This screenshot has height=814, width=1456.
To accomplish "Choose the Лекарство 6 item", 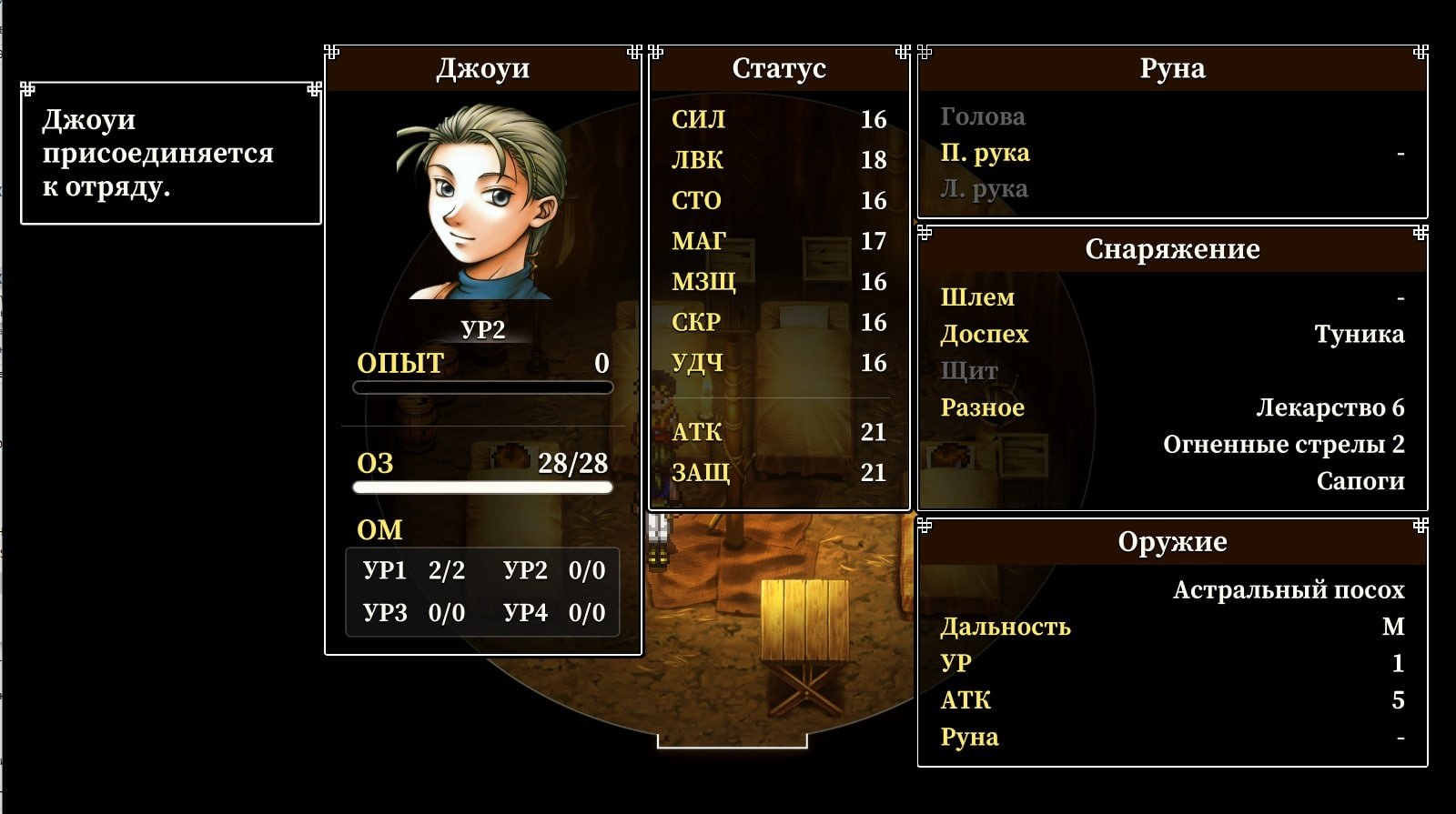I will tap(1330, 407).
